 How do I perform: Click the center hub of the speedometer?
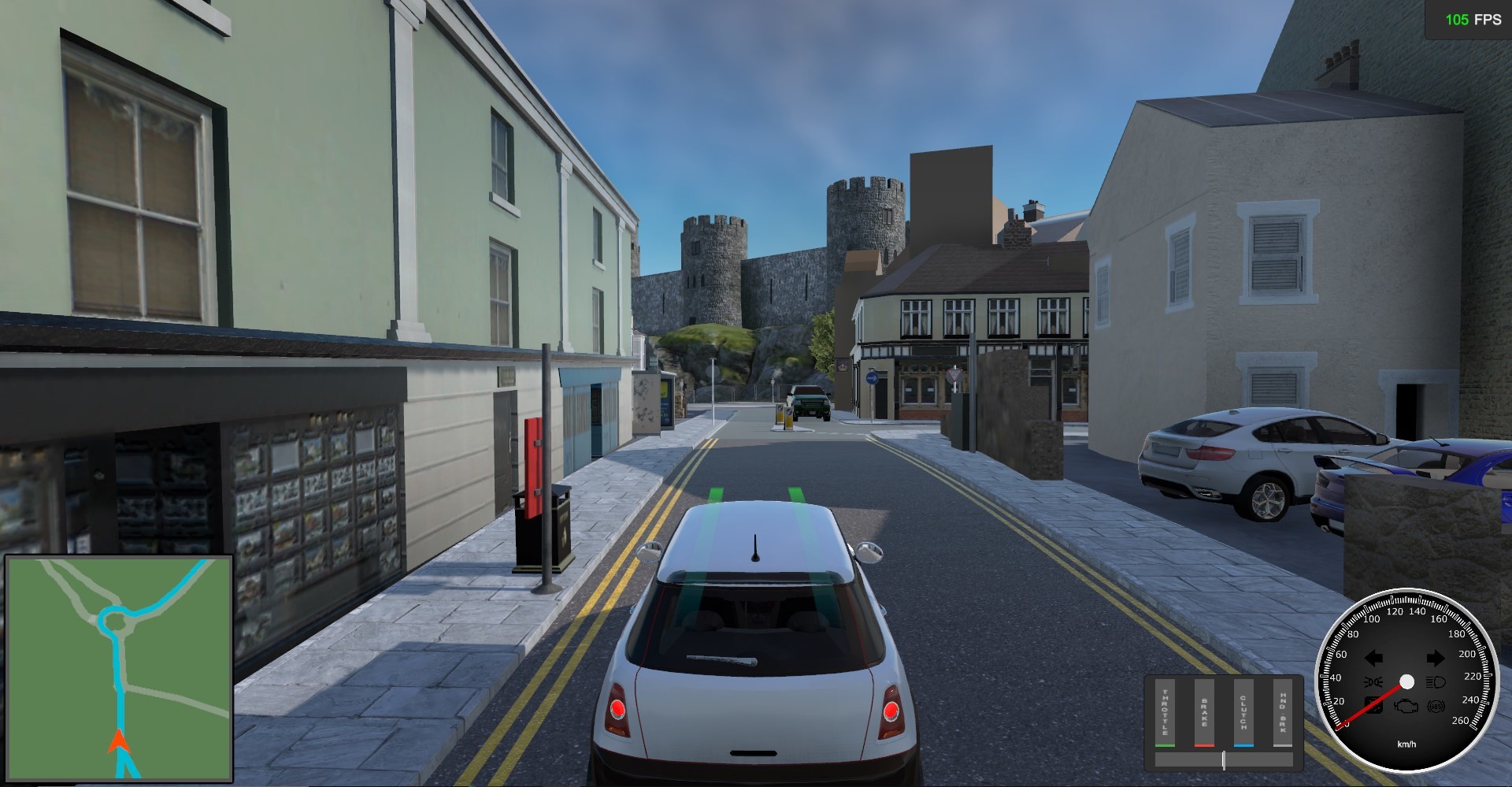point(1407,682)
